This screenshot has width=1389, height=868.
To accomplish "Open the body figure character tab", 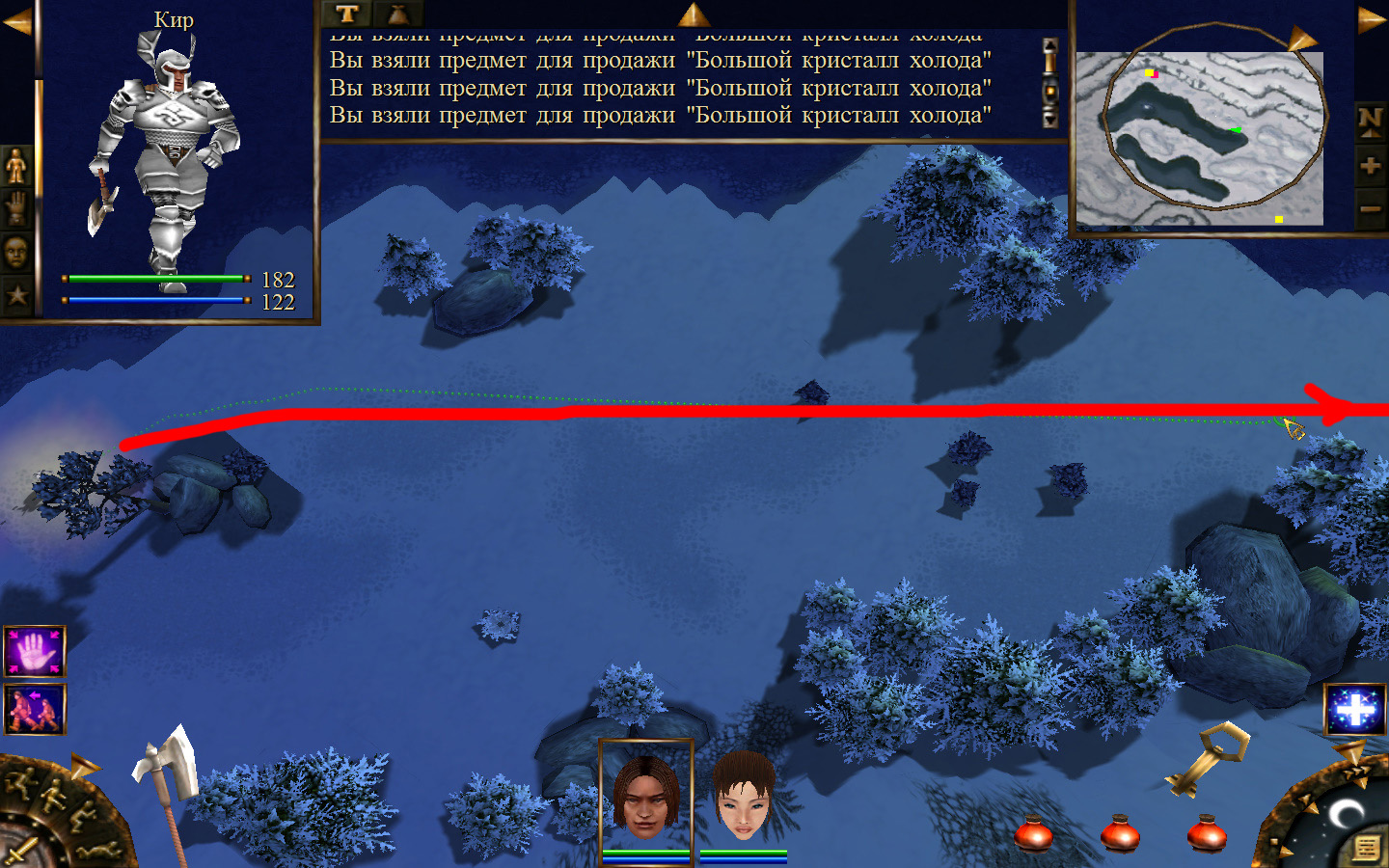I will pyautogui.click(x=16, y=166).
